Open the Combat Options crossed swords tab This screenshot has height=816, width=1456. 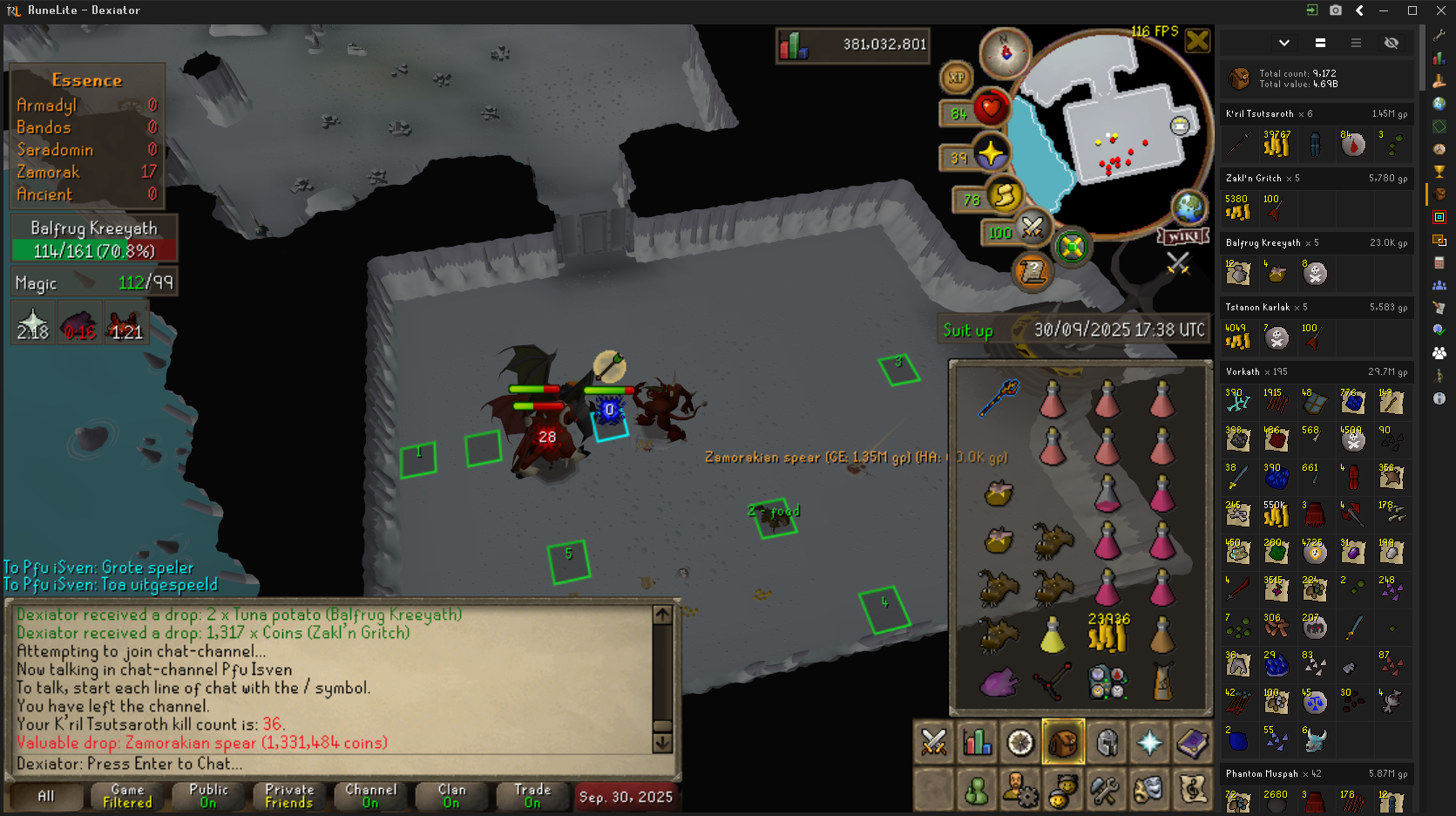pos(934,743)
